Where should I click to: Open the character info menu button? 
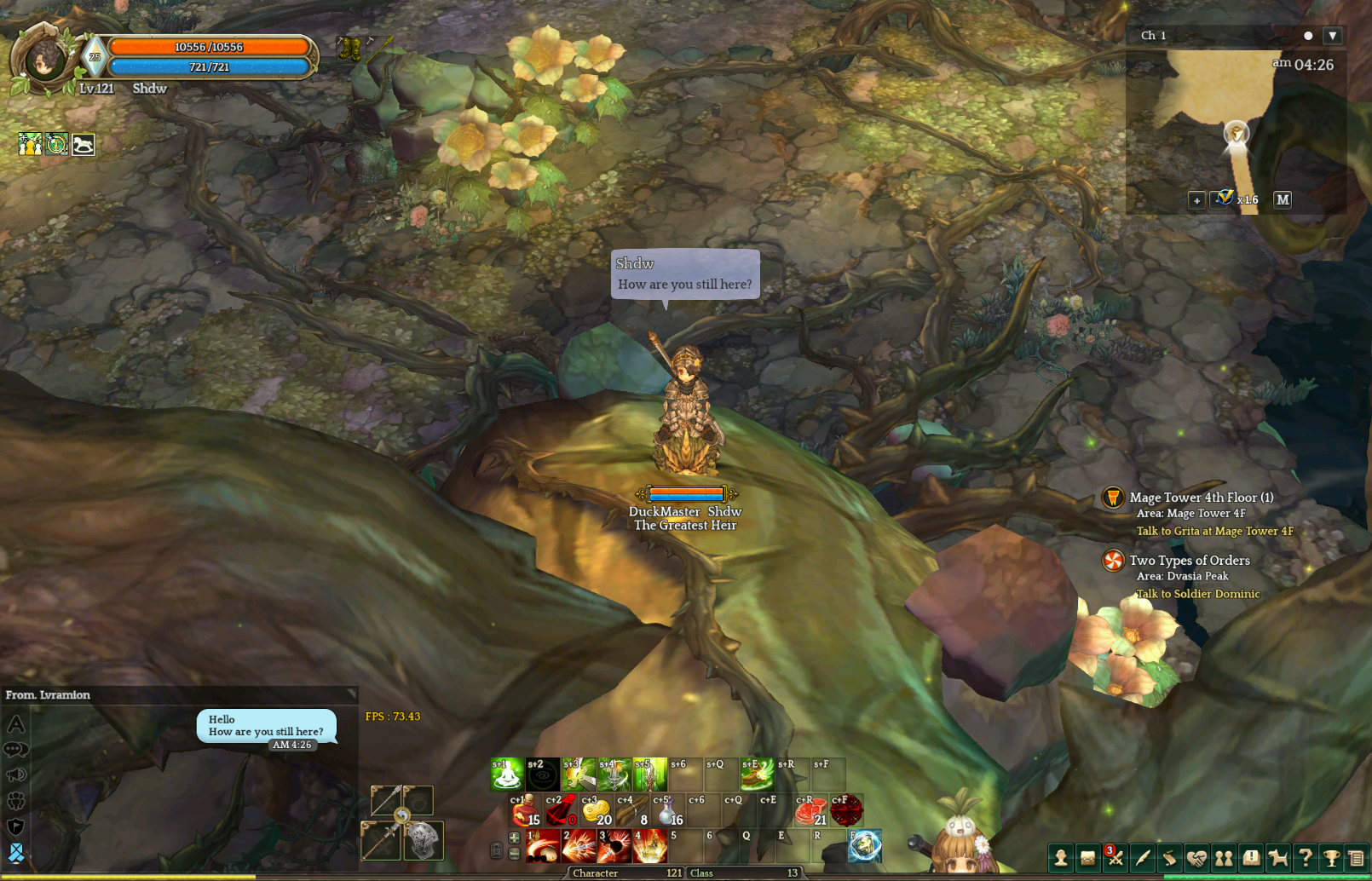click(x=1061, y=858)
